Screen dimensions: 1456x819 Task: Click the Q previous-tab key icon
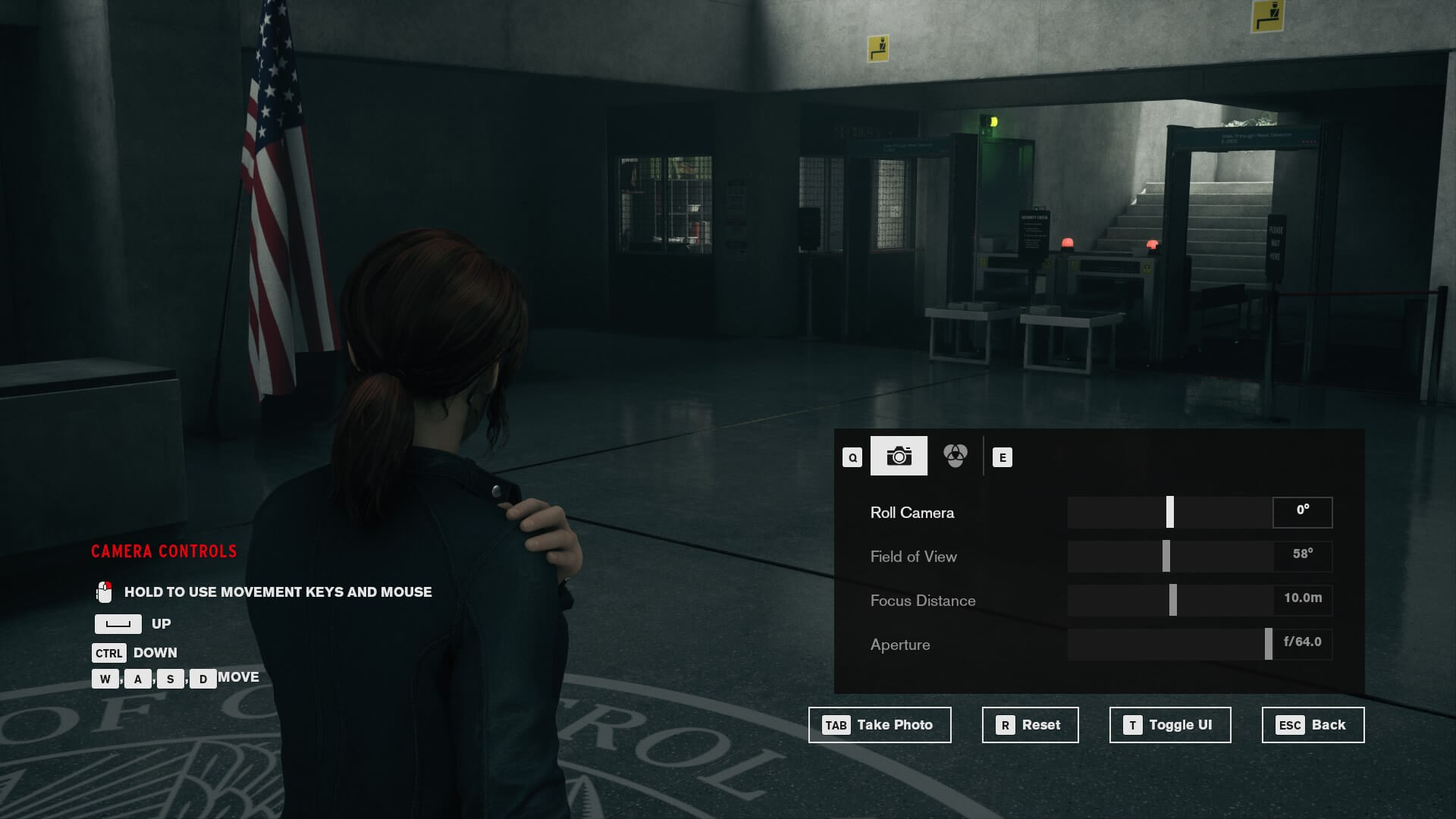tap(851, 457)
